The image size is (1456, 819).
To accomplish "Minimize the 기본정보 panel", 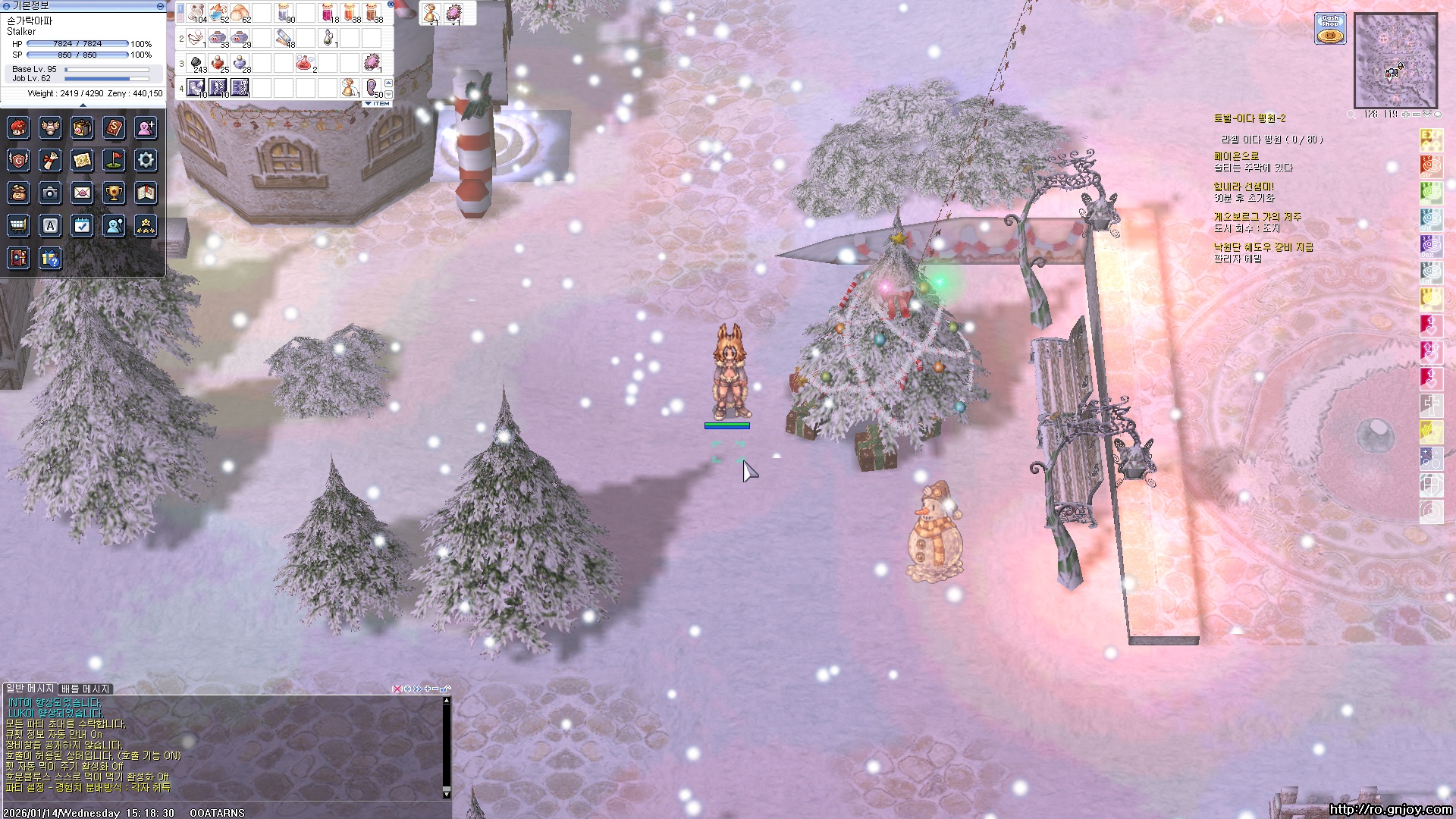I will 160,6.
